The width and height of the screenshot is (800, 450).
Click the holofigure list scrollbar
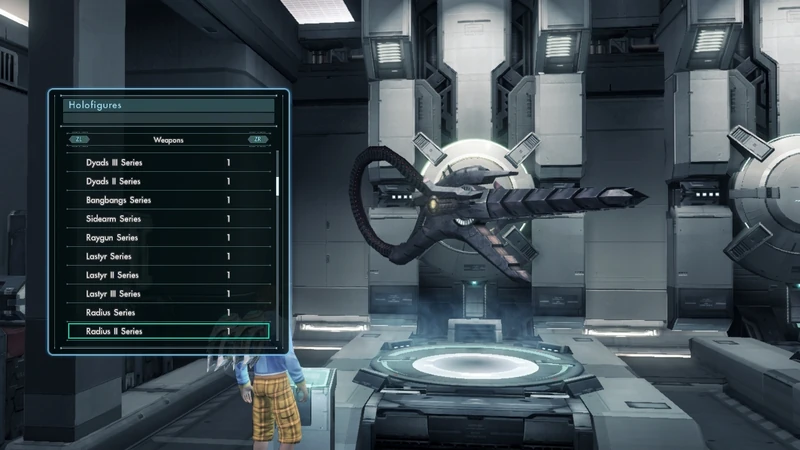click(x=277, y=184)
